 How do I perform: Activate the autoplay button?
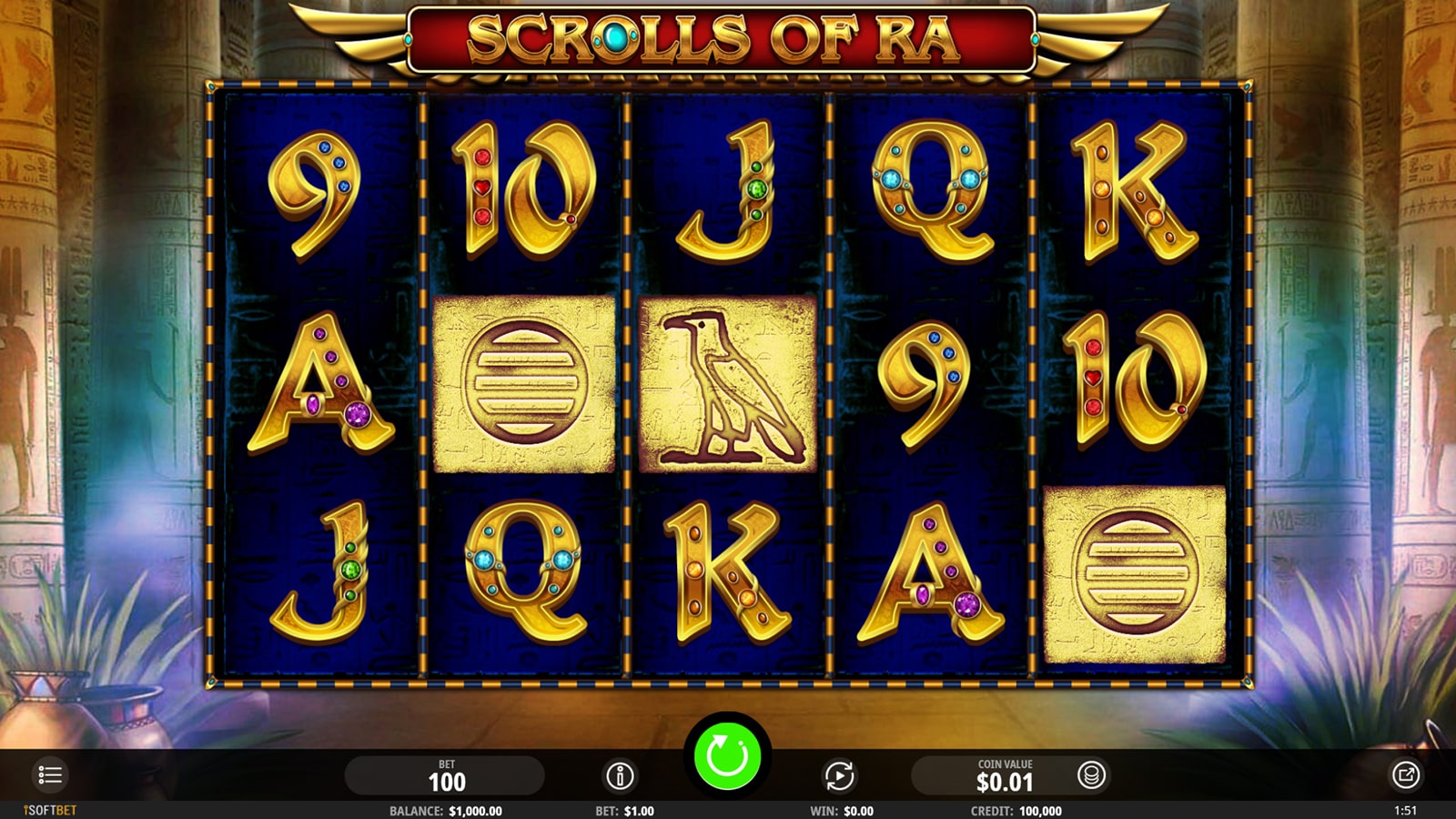tap(839, 776)
